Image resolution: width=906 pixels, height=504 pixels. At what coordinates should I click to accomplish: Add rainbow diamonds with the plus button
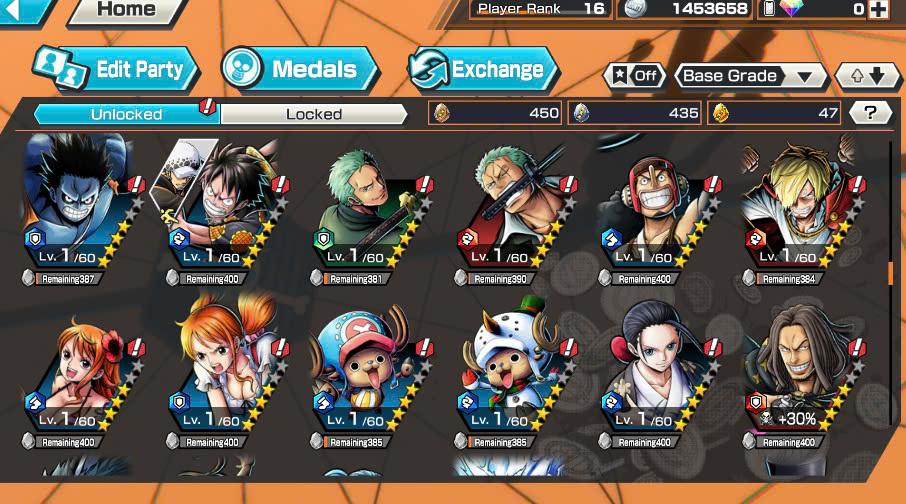click(x=878, y=9)
